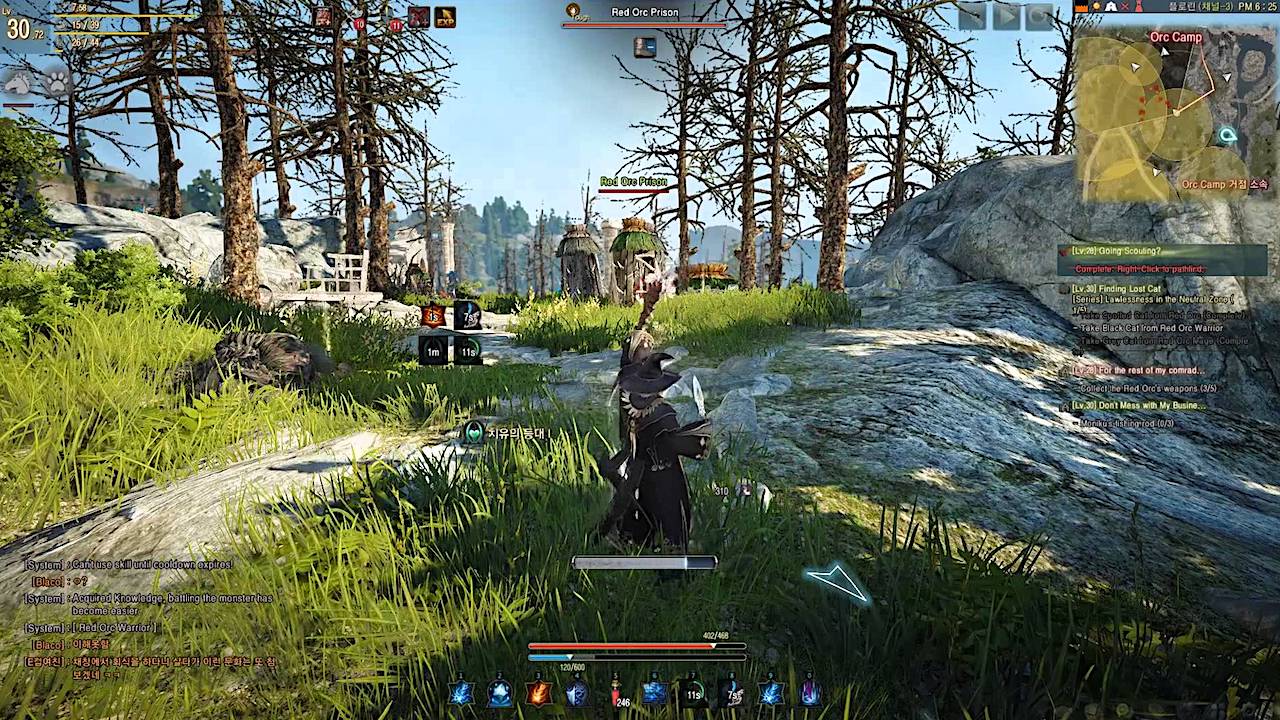
Task: Click the EXP boost buff icon
Action: pyautogui.click(x=446, y=17)
